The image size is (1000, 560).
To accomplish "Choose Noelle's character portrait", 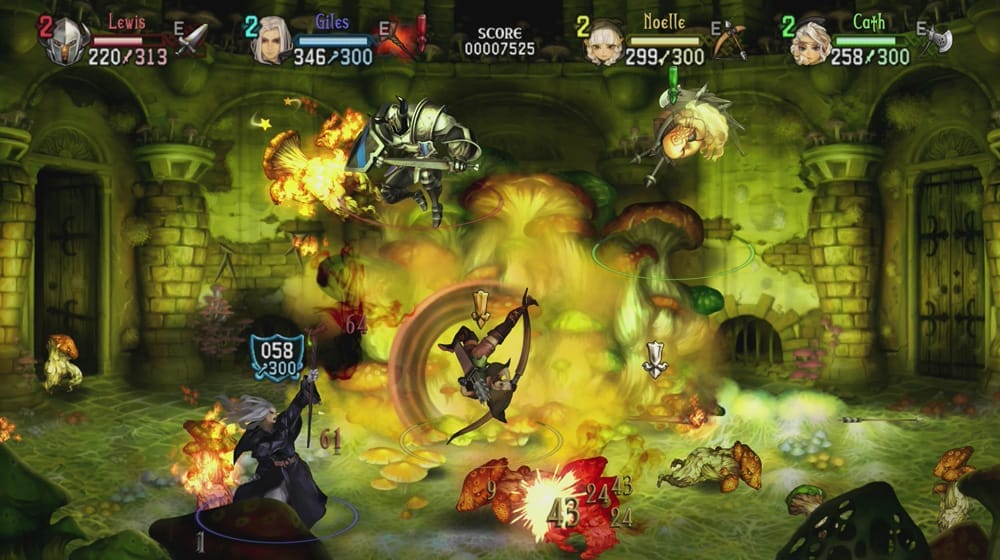I will click(x=603, y=41).
